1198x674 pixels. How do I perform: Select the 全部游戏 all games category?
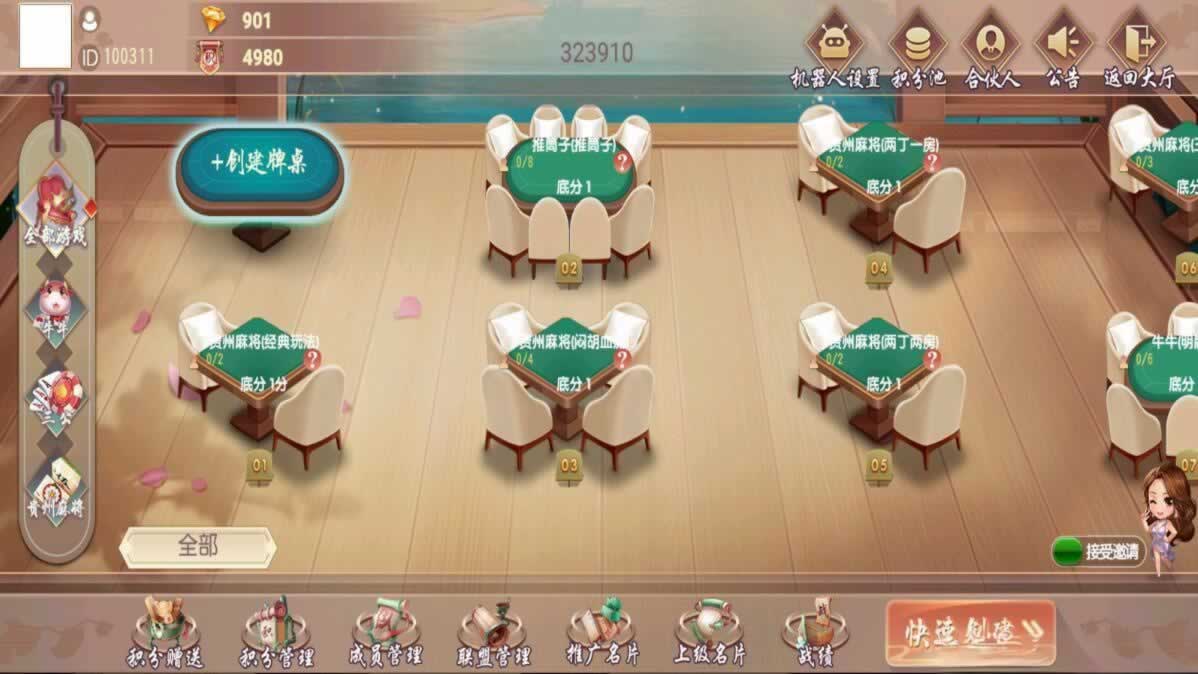pos(57,212)
